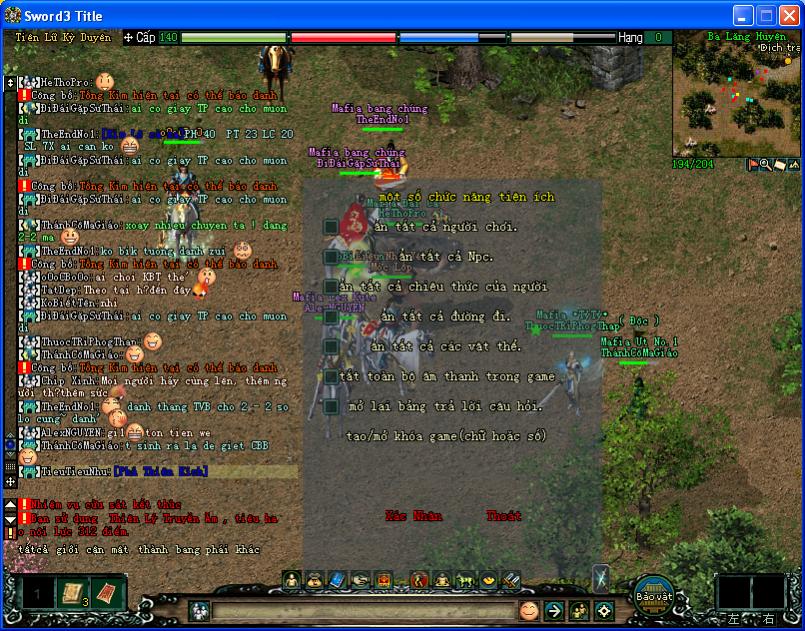Open the money bag icon in toolbar

coord(313,579)
